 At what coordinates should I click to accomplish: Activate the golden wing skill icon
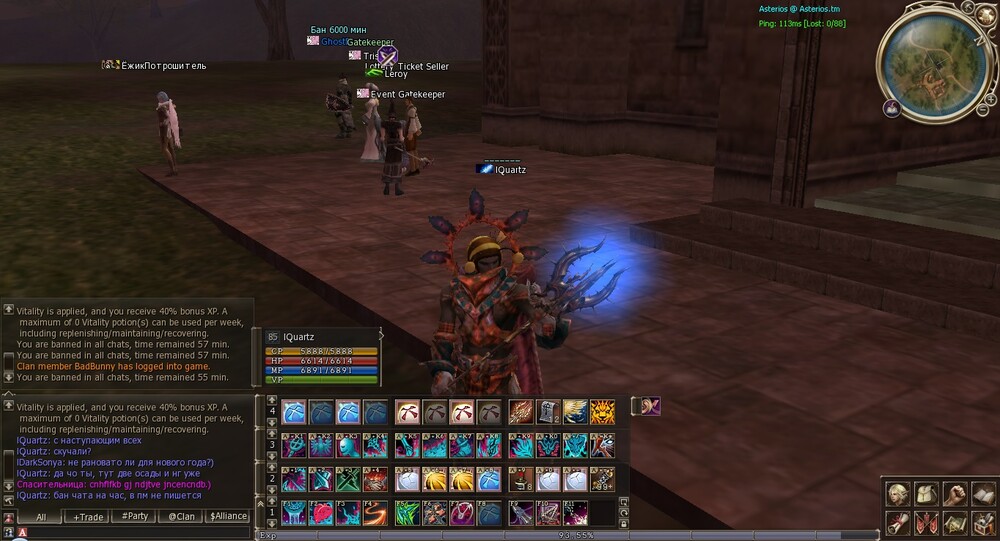[x=575, y=412]
